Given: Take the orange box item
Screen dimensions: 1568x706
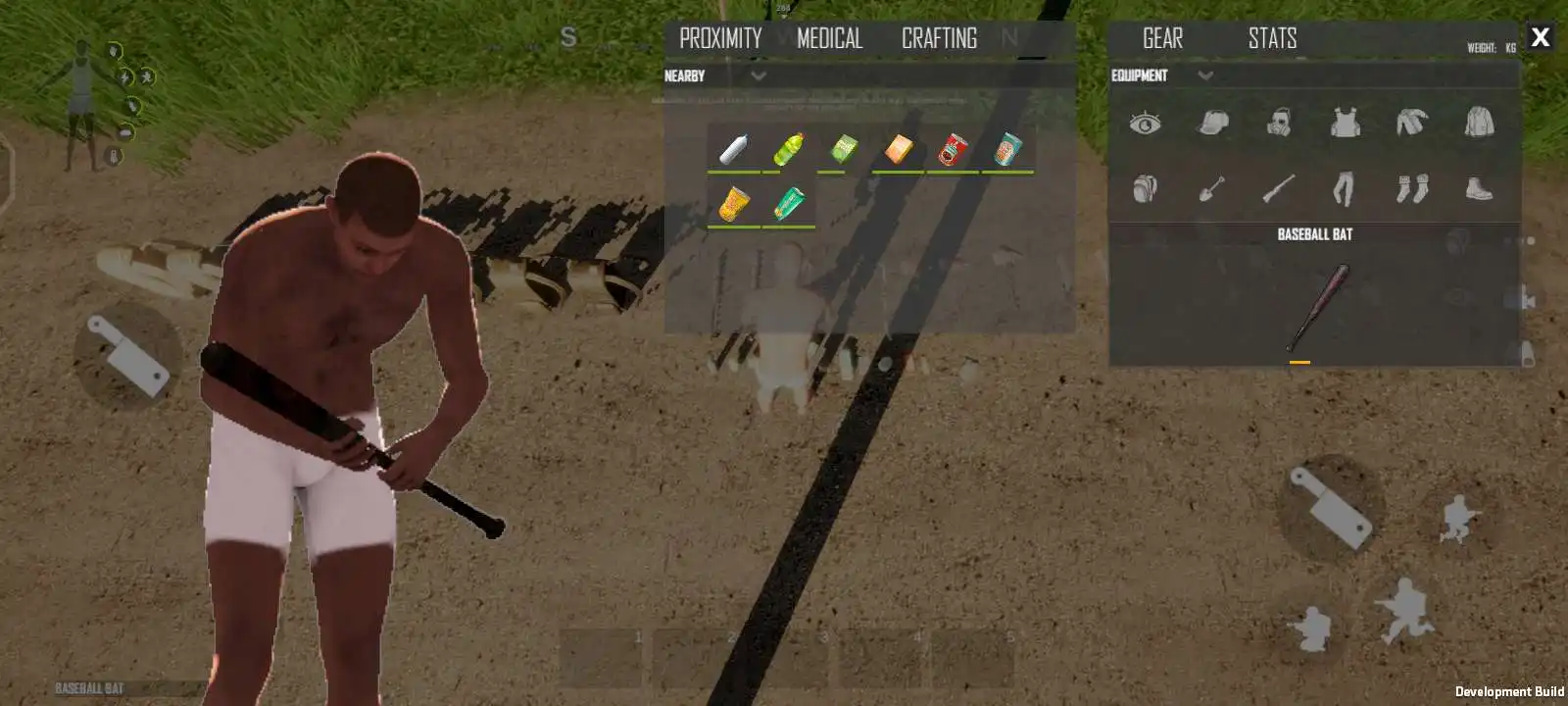Looking at the screenshot, I should click(898, 149).
